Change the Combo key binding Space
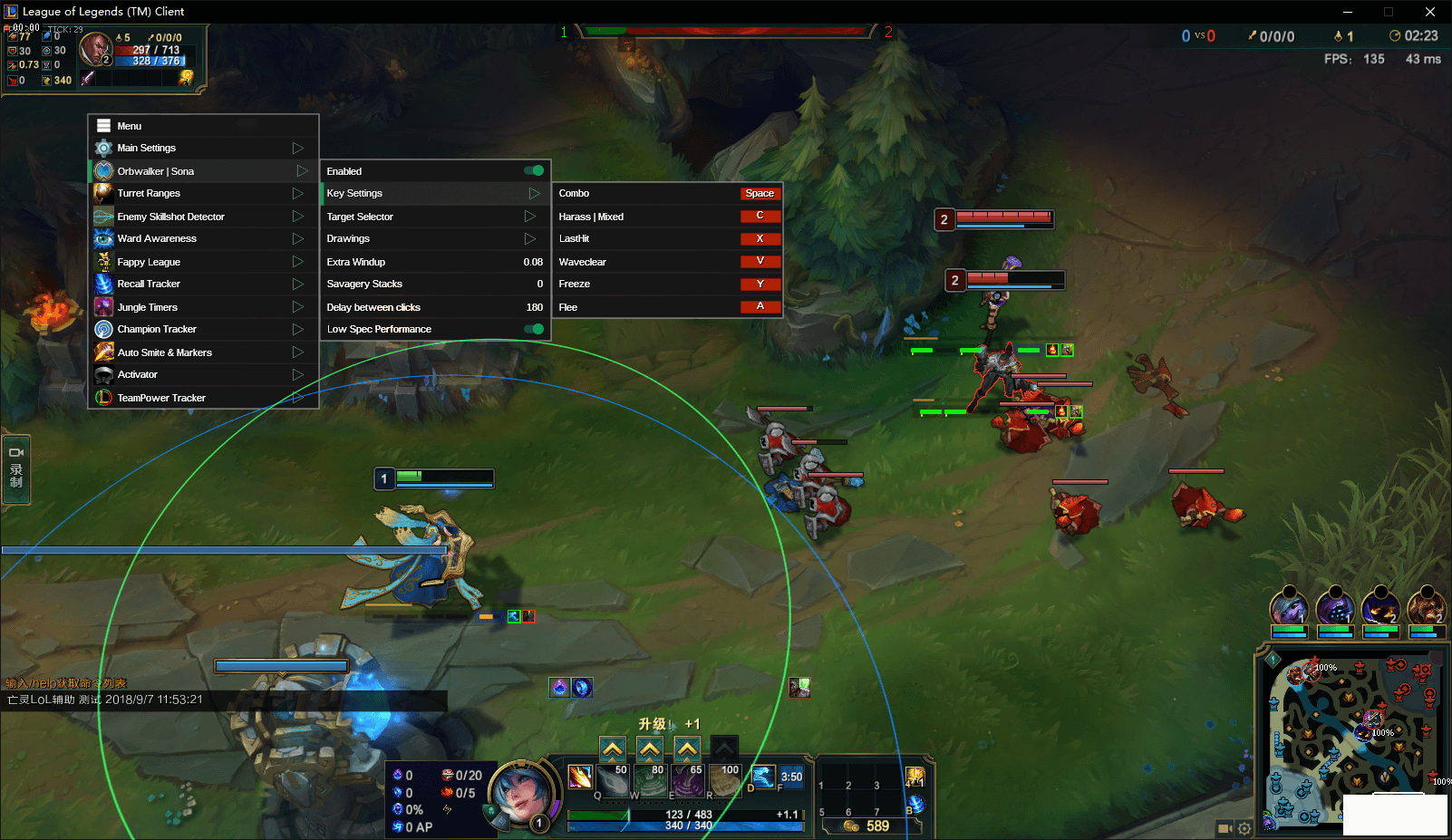This screenshot has height=840, width=1452. (760, 193)
